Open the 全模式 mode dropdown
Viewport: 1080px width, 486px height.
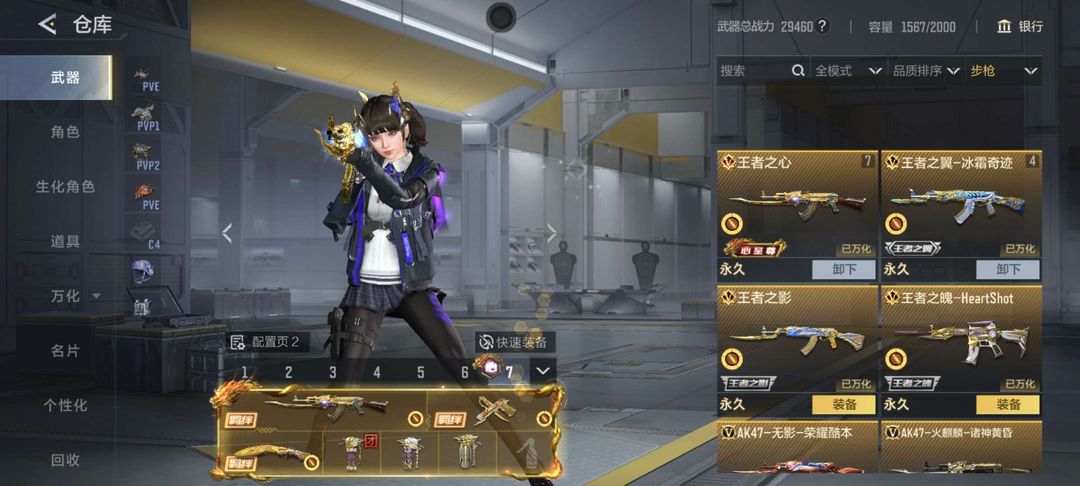coord(848,71)
